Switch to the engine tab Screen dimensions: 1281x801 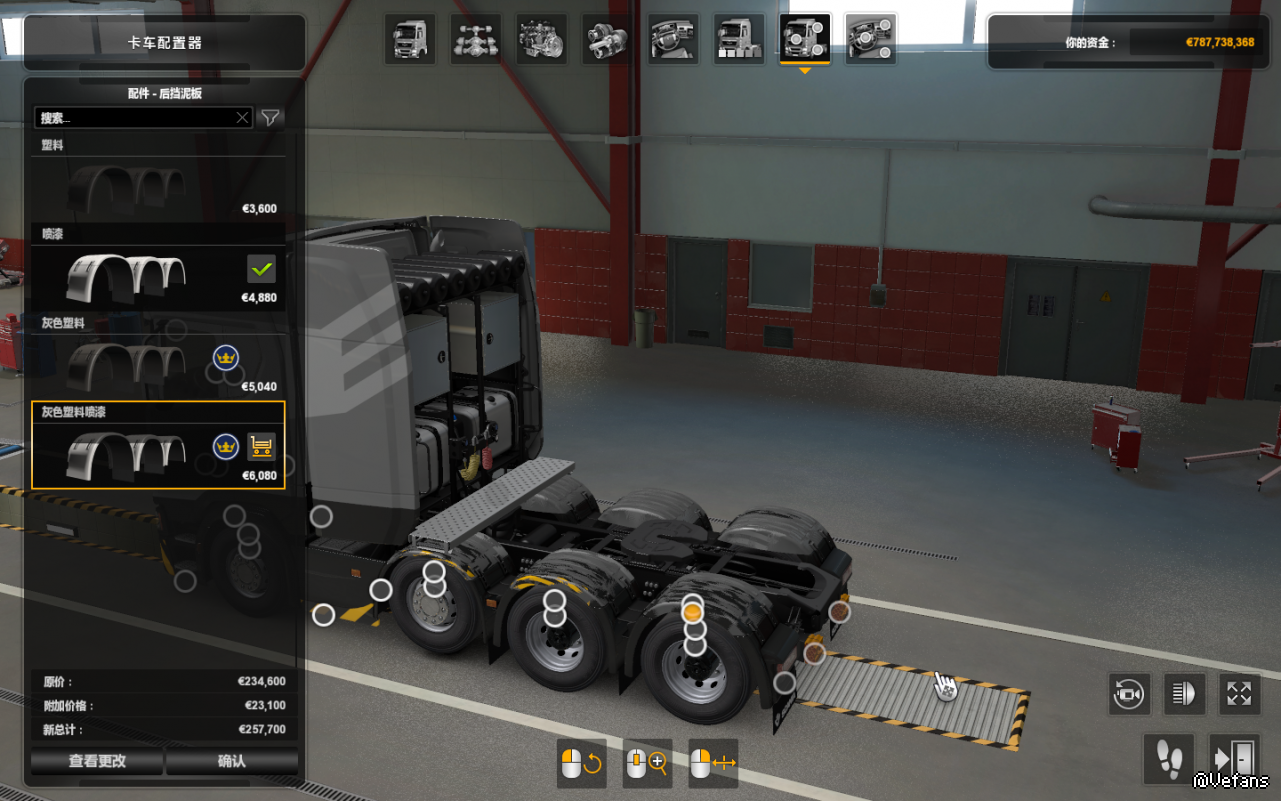(x=542, y=39)
